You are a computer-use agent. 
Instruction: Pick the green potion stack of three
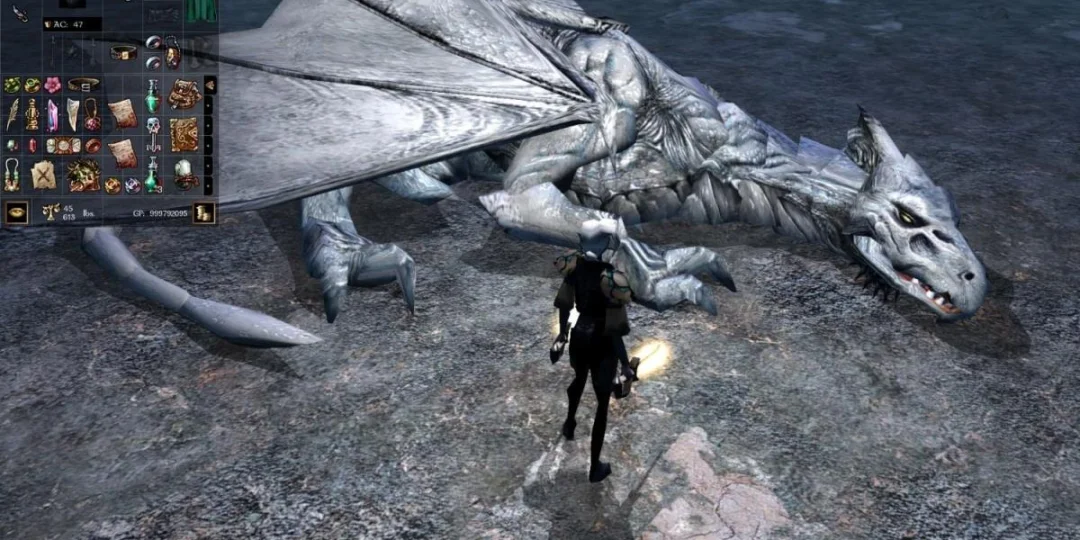(x=152, y=175)
